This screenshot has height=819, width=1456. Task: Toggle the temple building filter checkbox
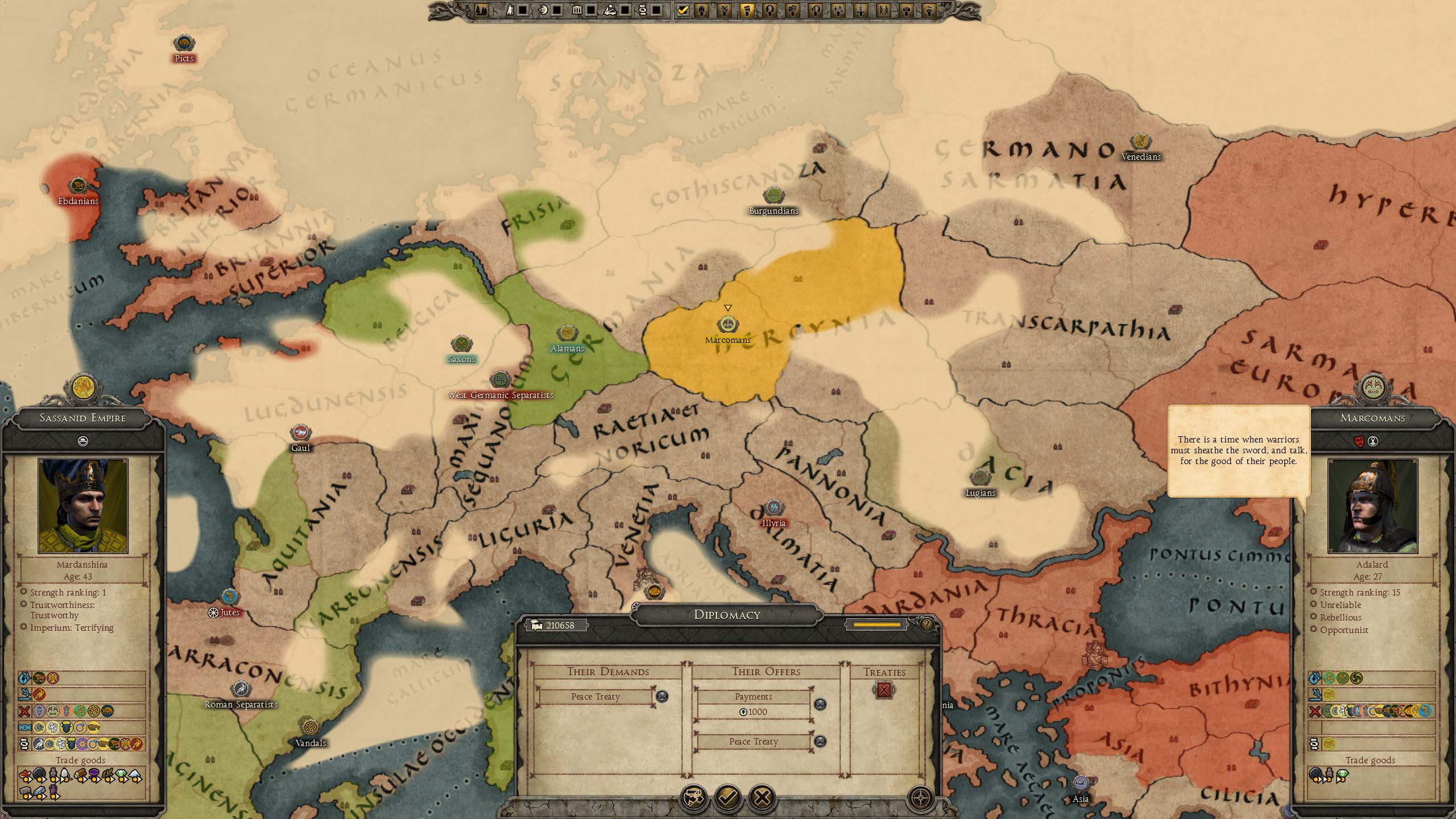click(590, 10)
